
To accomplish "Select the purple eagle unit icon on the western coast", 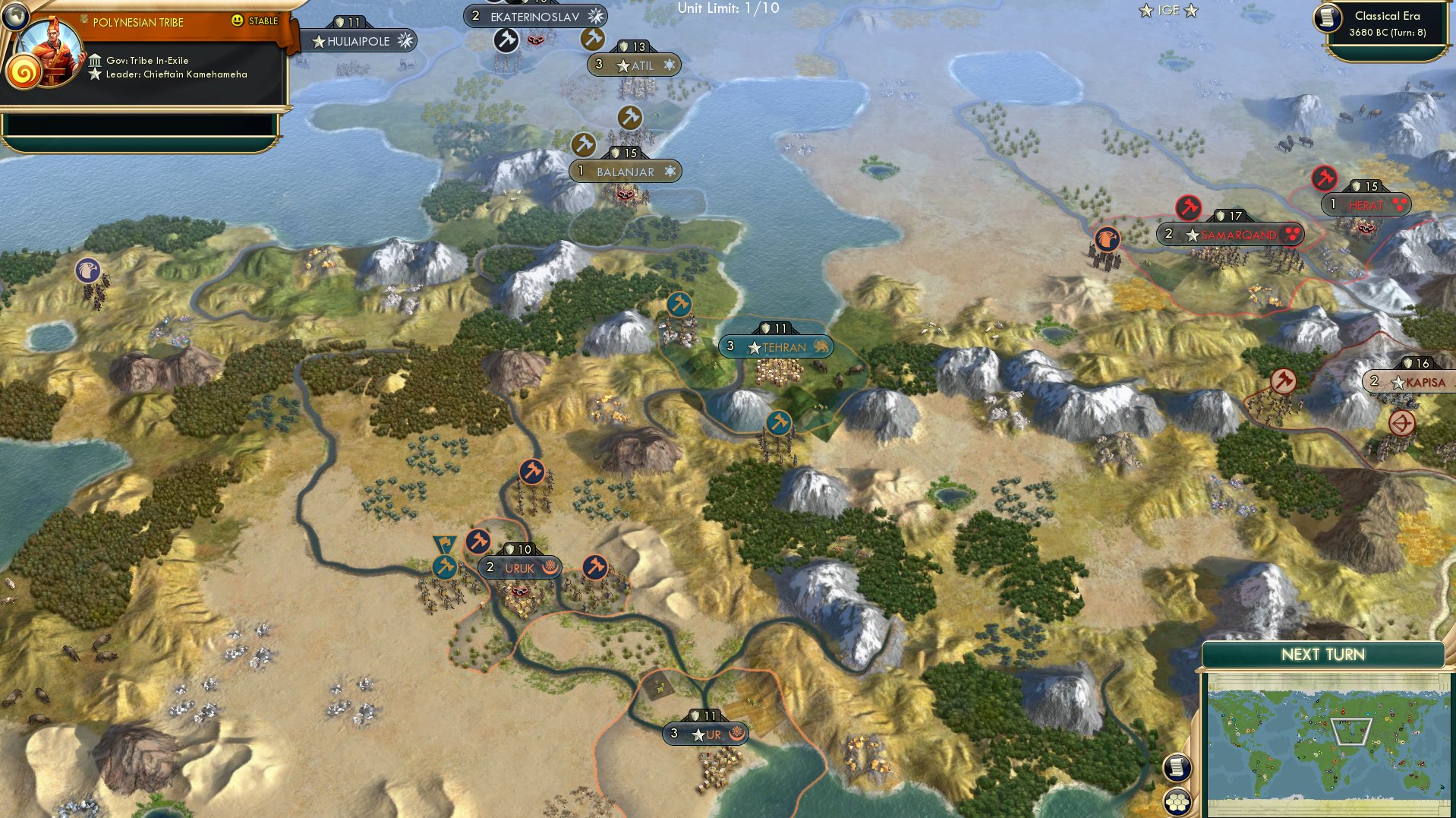I will pos(89,270).
